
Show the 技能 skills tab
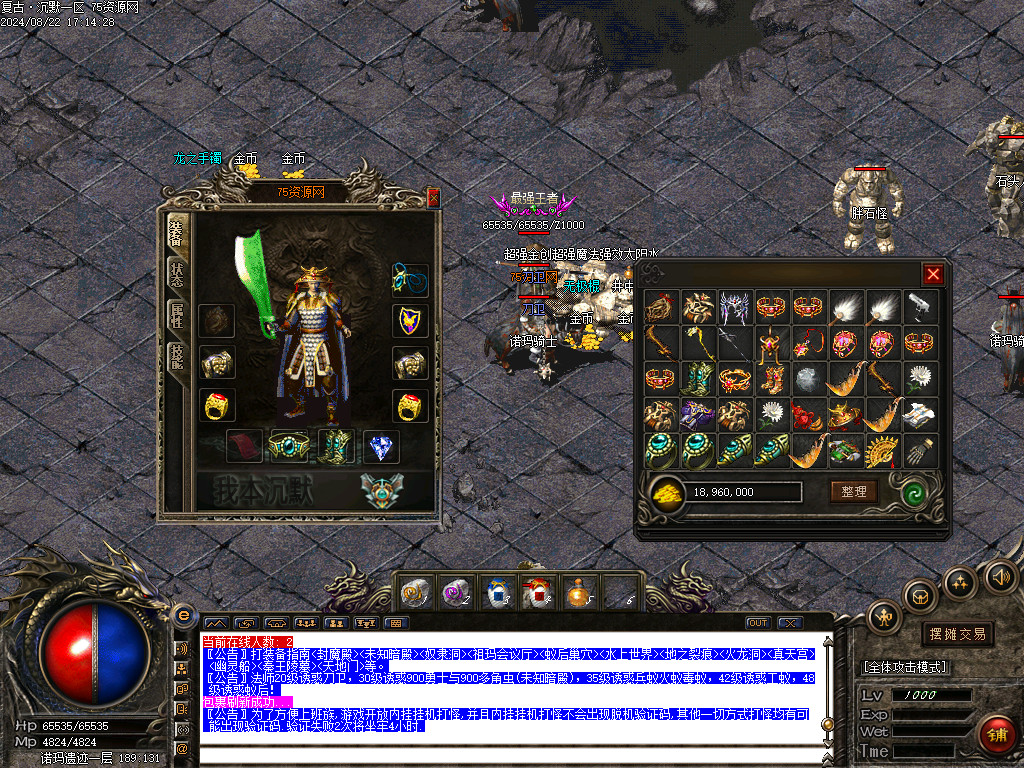[176, 356]
